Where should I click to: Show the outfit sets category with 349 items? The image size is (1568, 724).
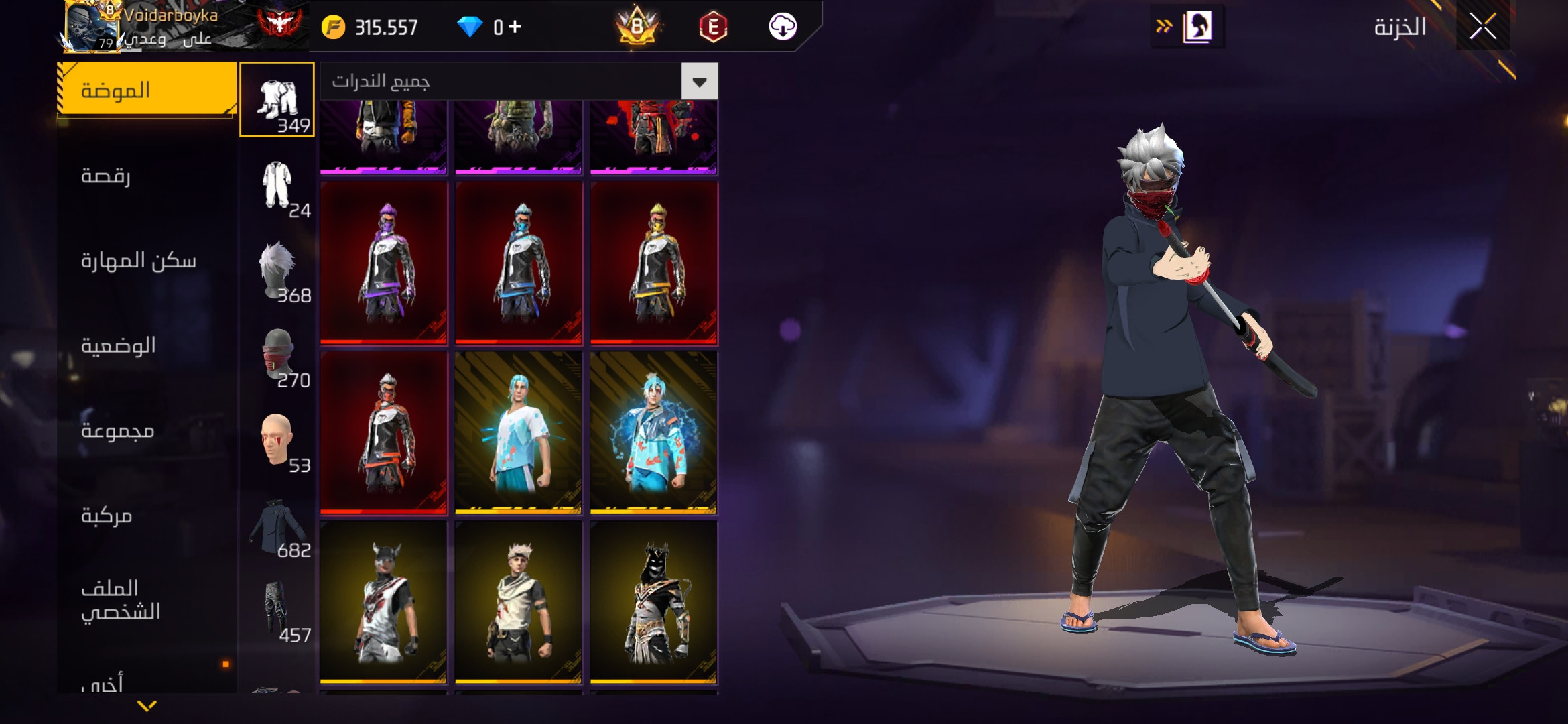[x=277, y=100]
